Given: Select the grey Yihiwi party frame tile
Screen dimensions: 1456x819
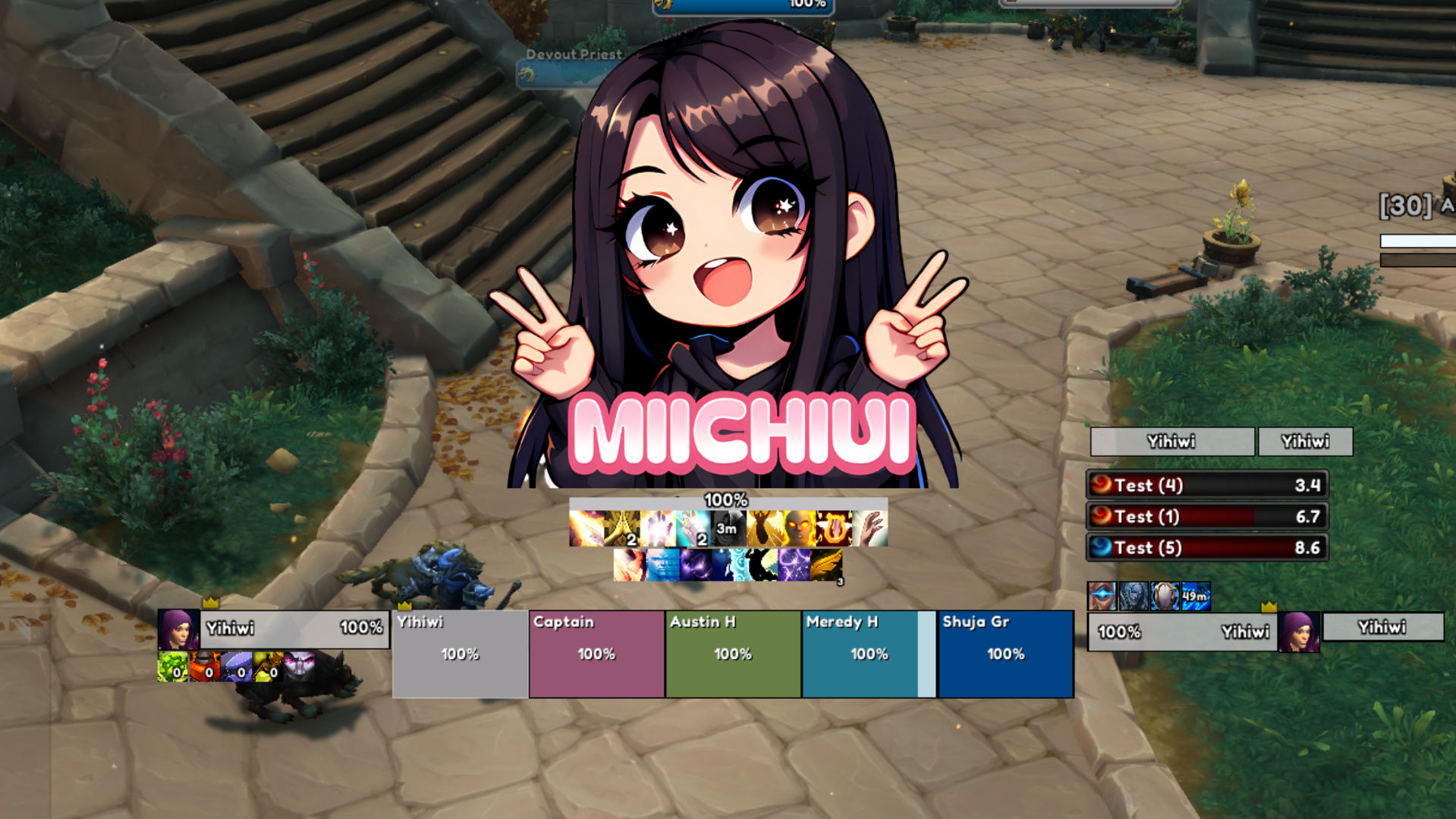Looking at the screenshot, I should pos(460,654).
